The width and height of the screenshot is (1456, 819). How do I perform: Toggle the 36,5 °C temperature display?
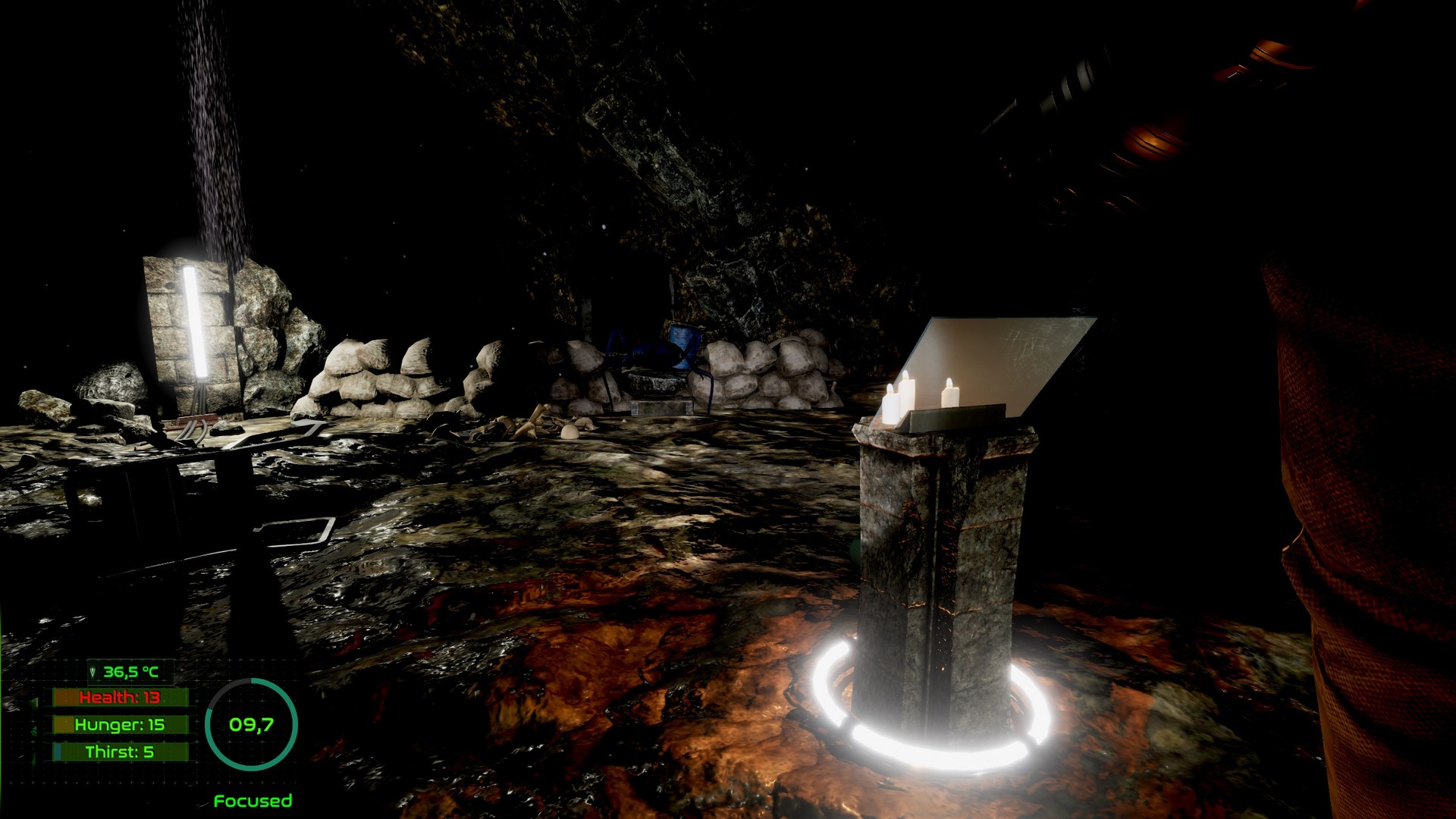(x=130, y=672)
